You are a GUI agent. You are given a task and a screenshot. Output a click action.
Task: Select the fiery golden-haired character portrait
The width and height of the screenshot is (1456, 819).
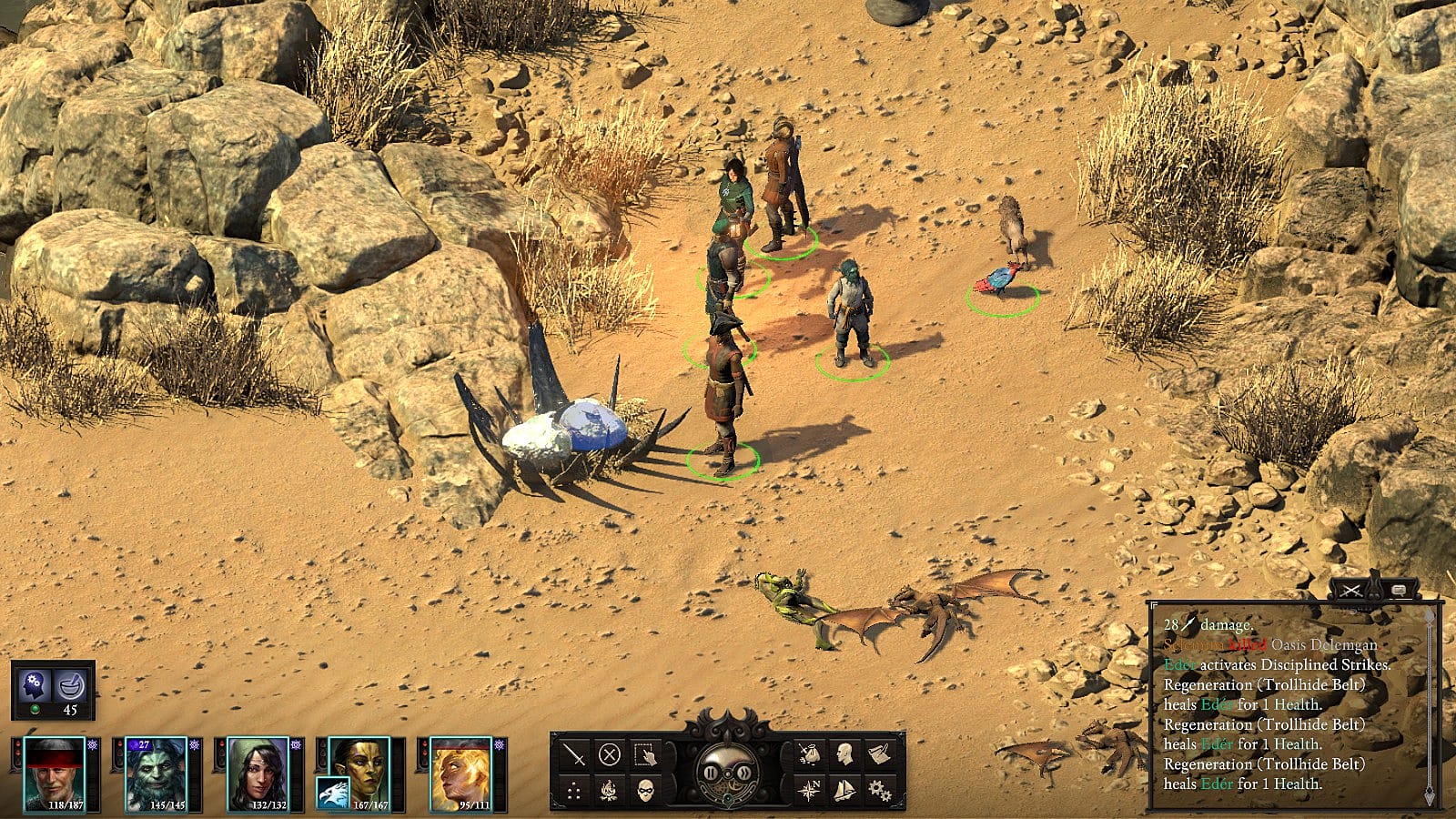(x=460, y=773)
